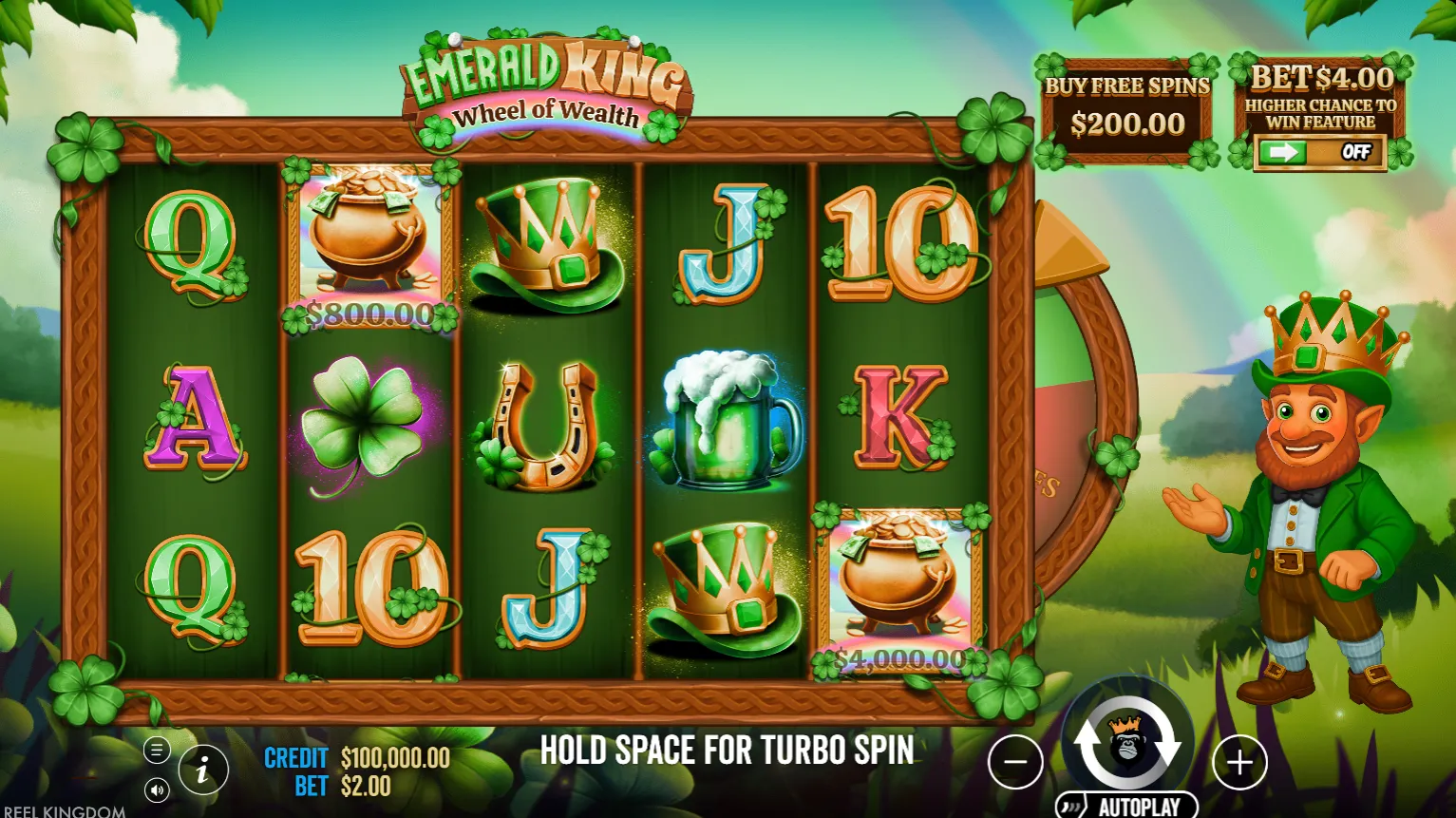Toggle the $4.00 higher chance bet feature
Screen dimensions: 1456x818
(1320, 151)
